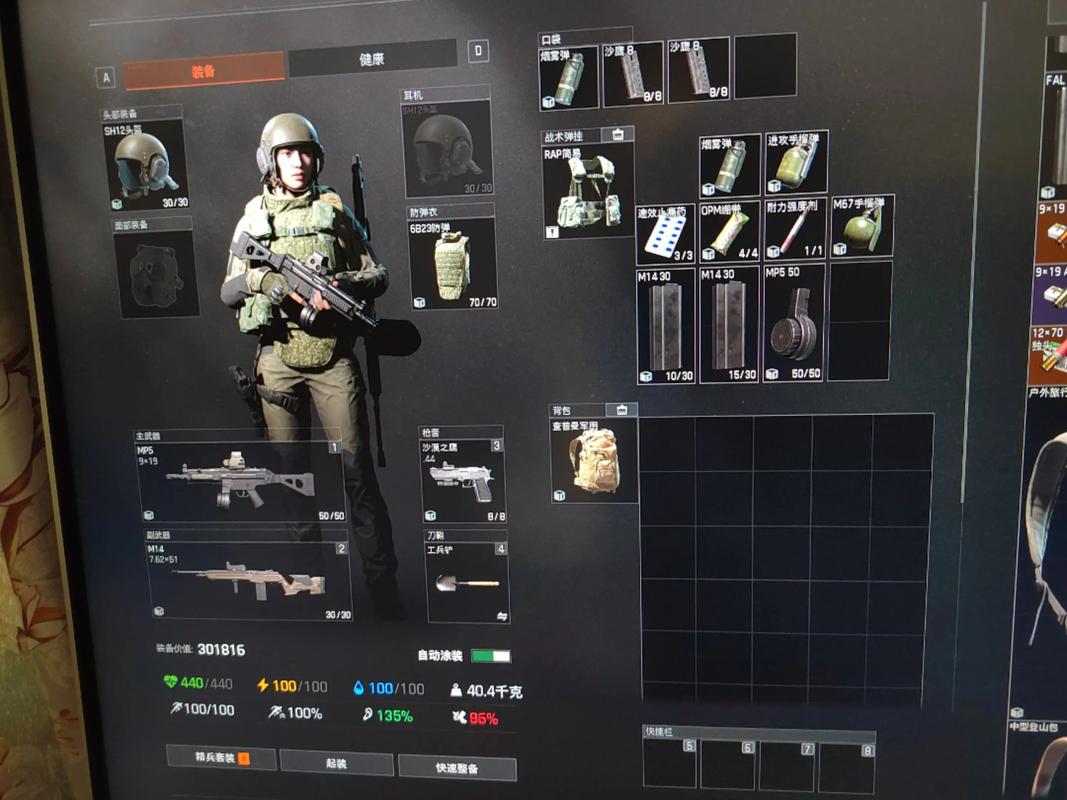Select the 装备 (Equipment) tab

point(204,71)
